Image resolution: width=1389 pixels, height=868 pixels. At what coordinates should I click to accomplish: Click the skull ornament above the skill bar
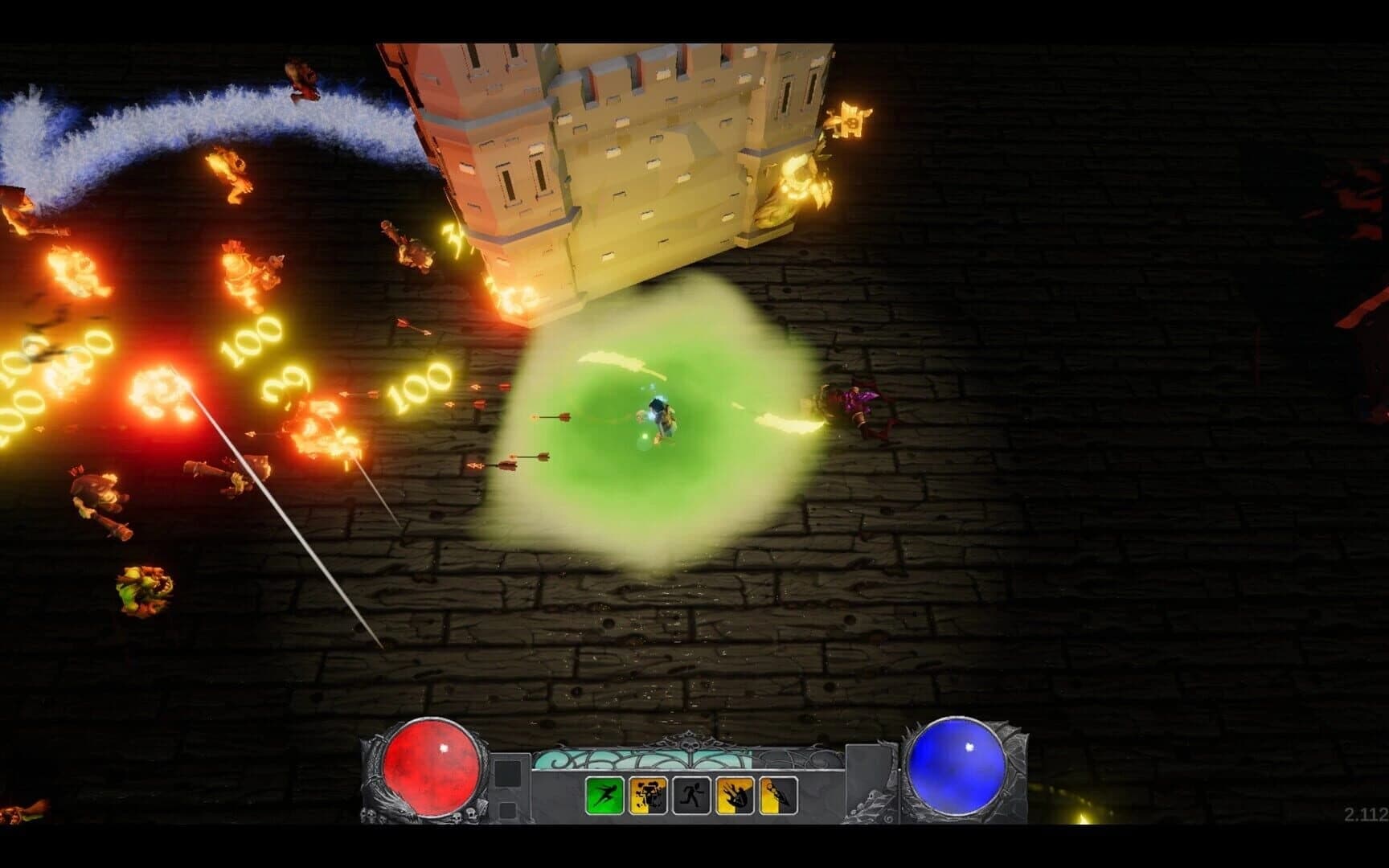point(691,745)
